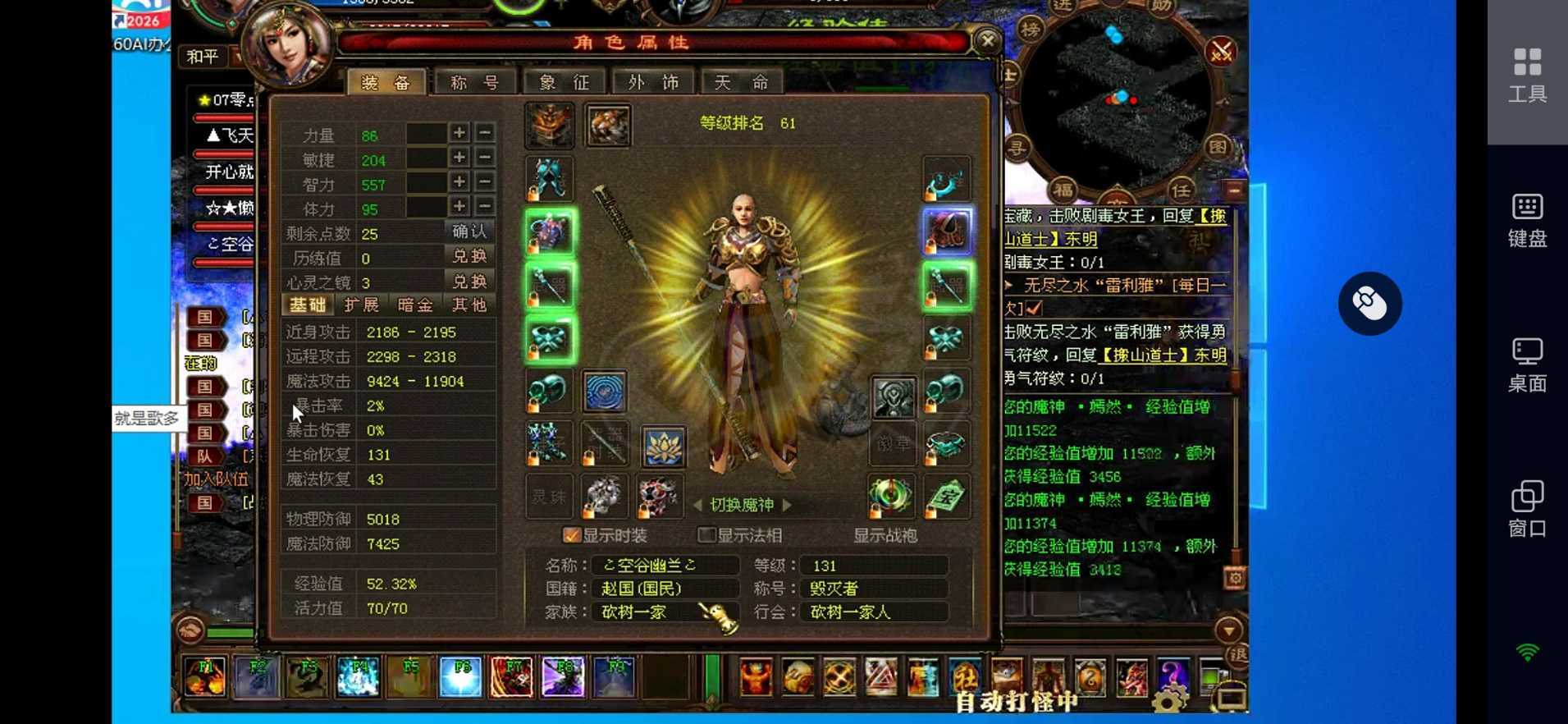Click the character name field 空谷幽兰
The image size is (1568, 724).
click(x=669, y=565)
